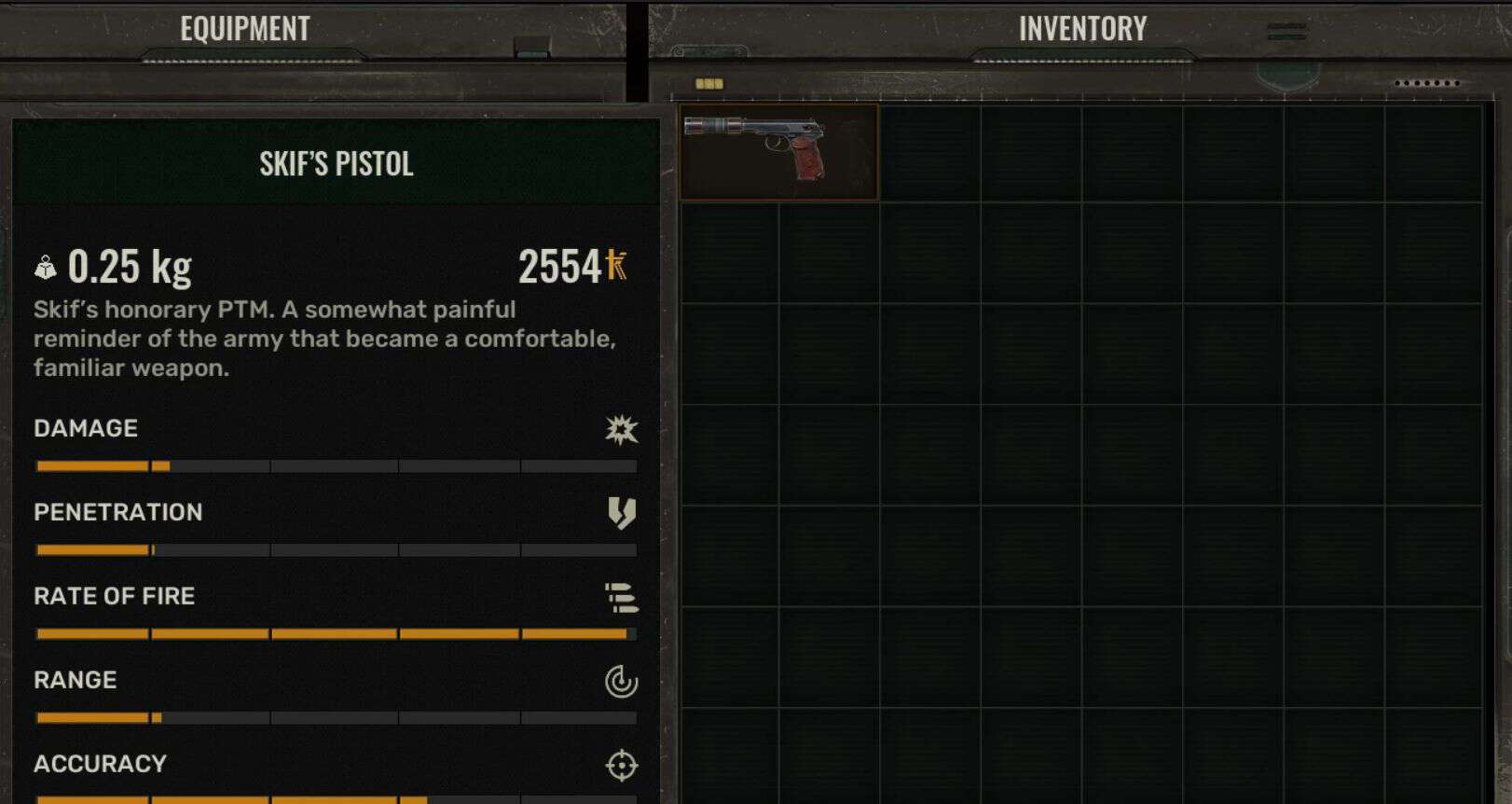
Task: Click the Damage burst icon
Action: (x=623, y=429)
